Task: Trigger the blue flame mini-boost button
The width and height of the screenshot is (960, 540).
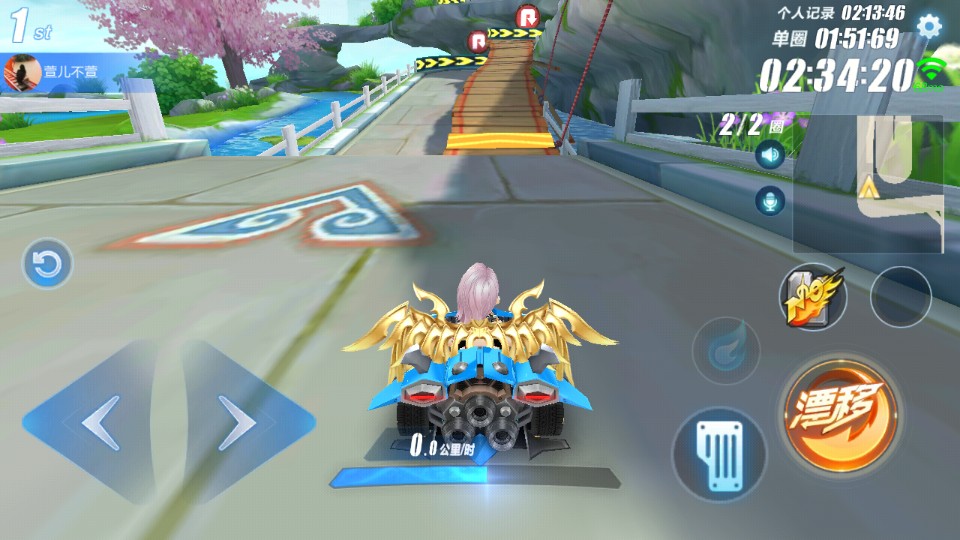Action: [x=725, y=352]
